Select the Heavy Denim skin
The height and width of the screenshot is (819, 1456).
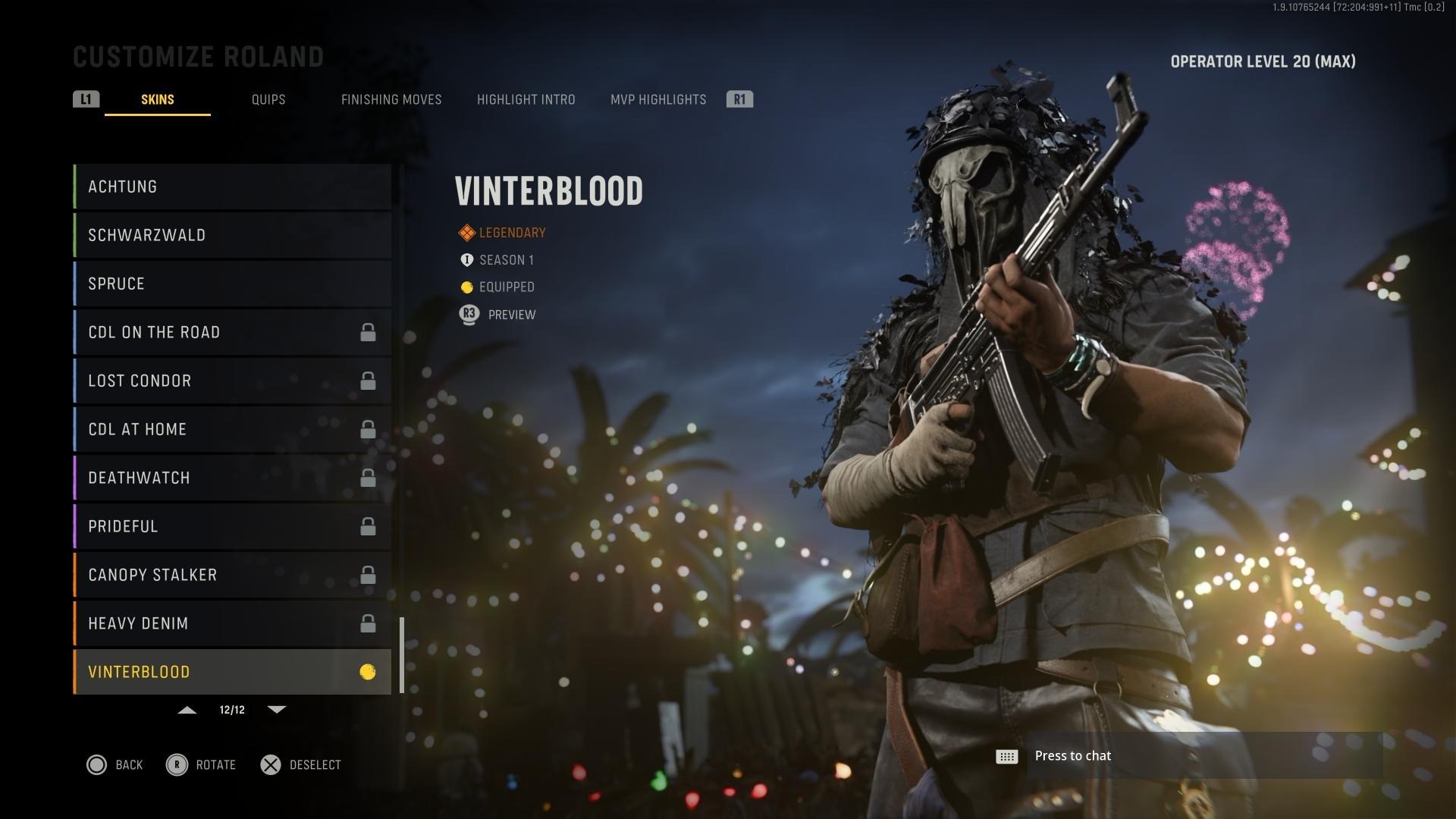pyautogui.click(x=232, y=623)
